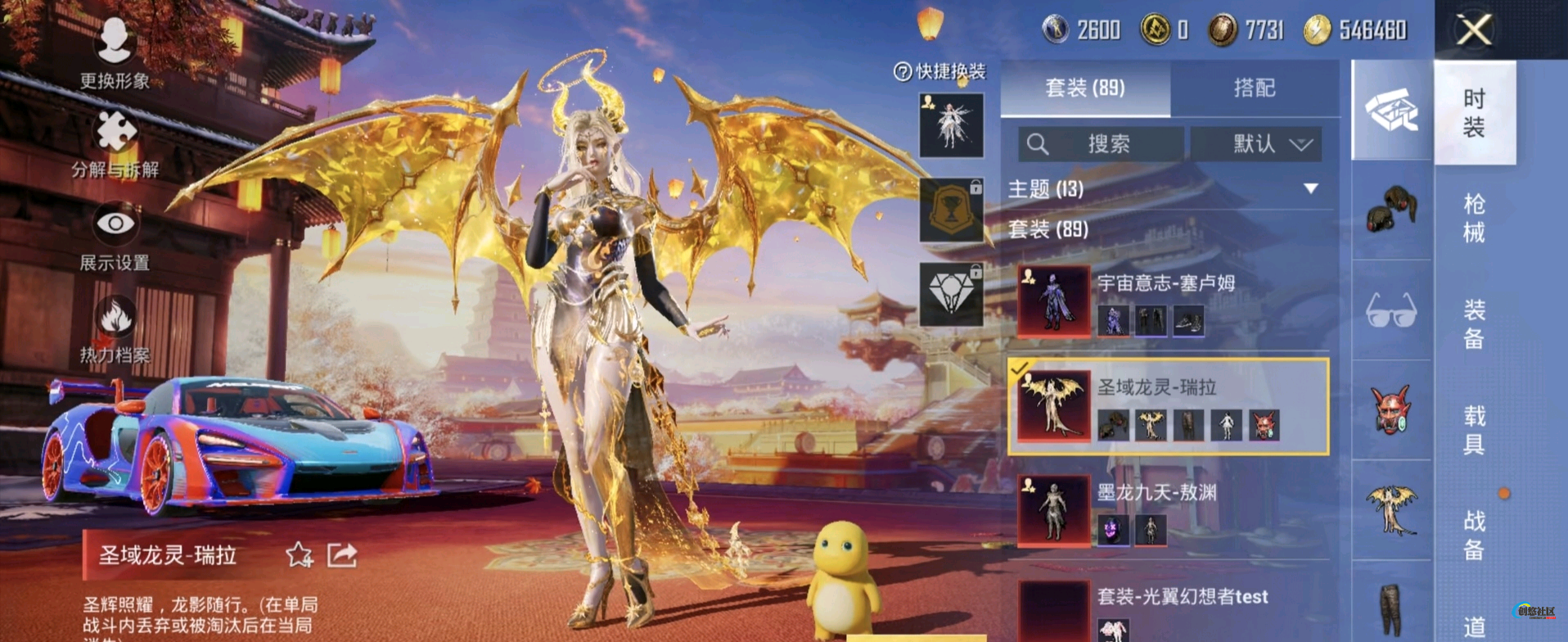The image size is (1568, 642).
Task: Open 更换形象 change appearance
Action: [x=115, y=51]
